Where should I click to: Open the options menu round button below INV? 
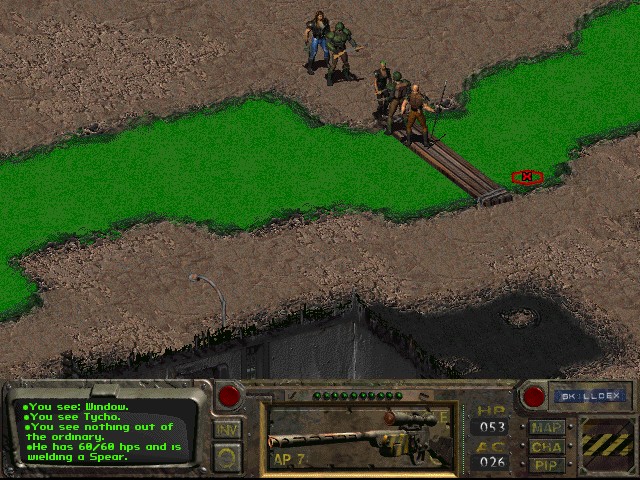227,456
